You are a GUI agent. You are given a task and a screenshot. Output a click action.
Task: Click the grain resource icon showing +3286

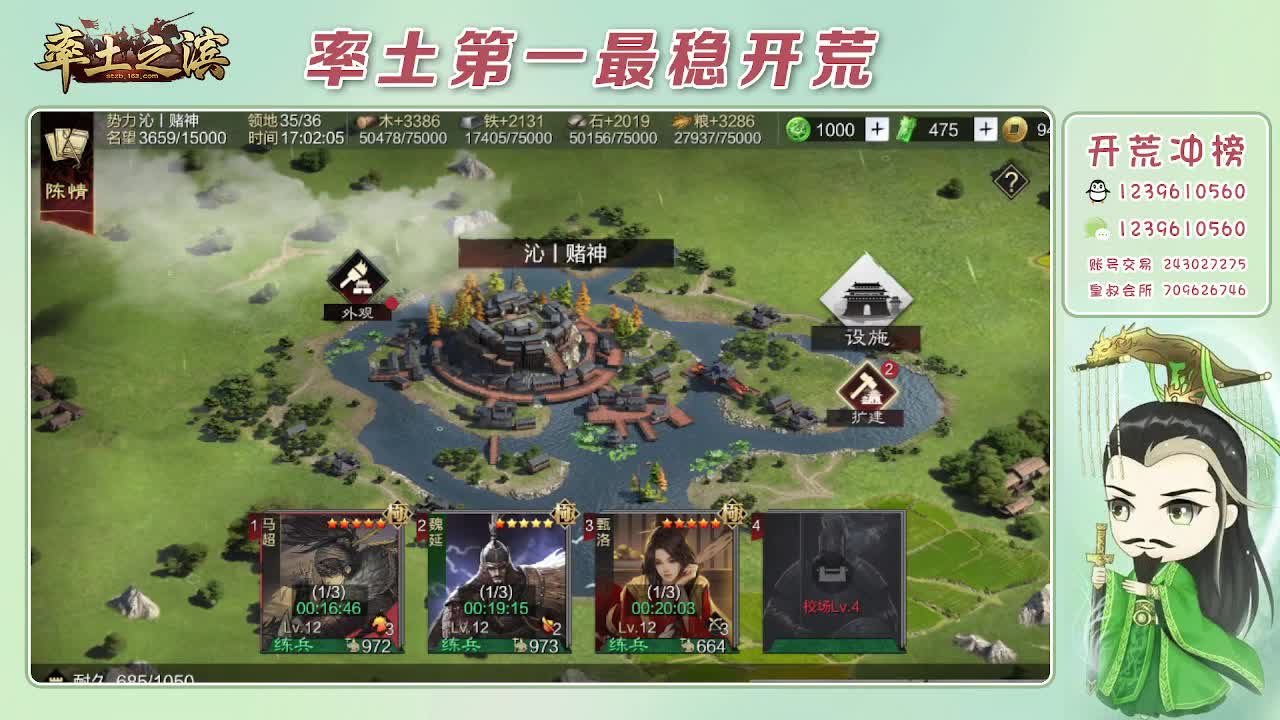coord(680,121)
